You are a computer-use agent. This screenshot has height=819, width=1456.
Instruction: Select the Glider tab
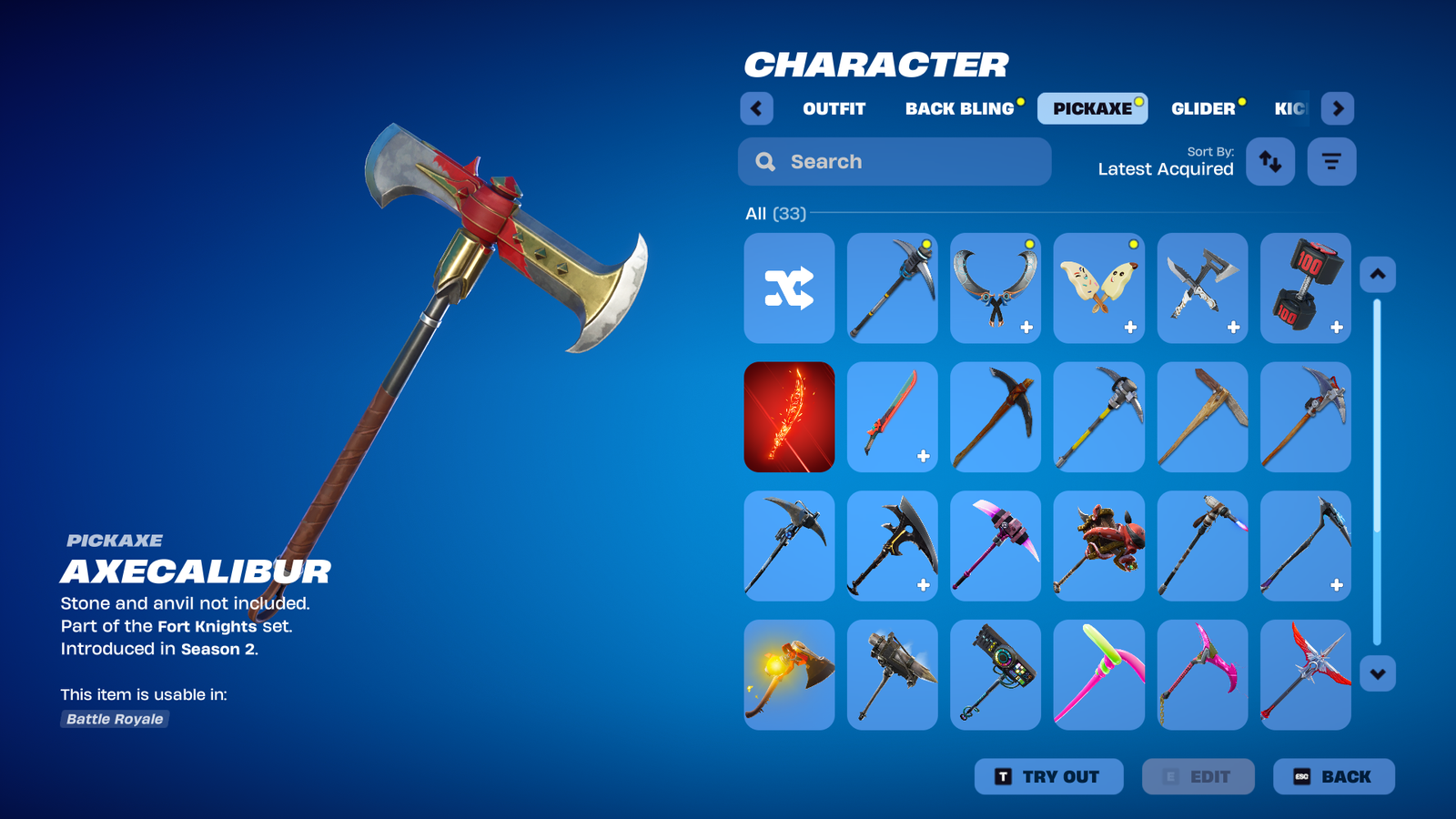pyautogui.click(x=1202, y=108)
